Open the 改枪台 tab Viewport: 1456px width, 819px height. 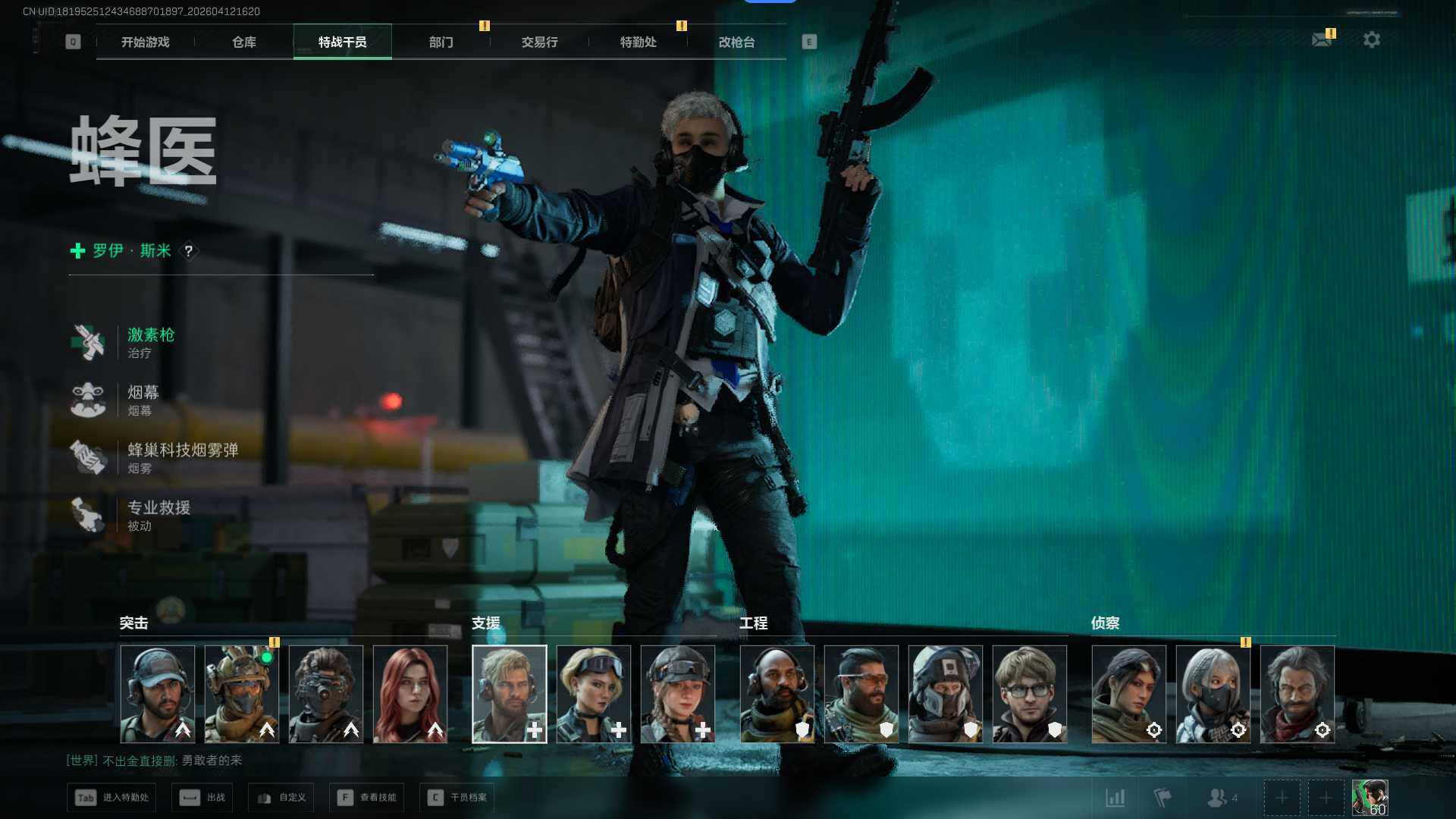point(736,42)
